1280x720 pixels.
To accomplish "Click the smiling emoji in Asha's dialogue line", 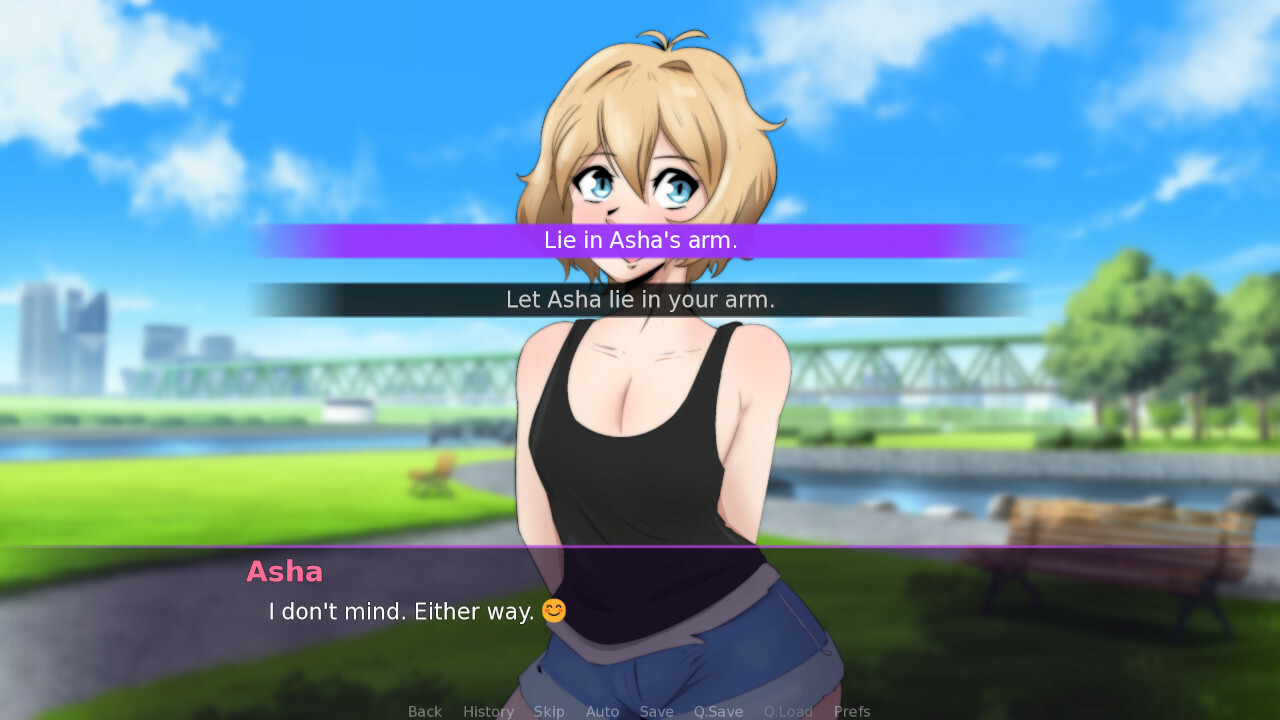I will point(555,610).
